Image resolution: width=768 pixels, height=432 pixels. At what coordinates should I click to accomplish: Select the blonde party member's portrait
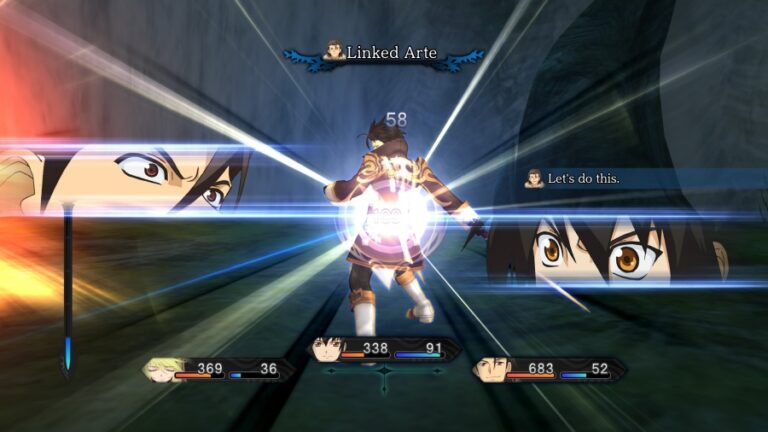(x=160, y=369)
